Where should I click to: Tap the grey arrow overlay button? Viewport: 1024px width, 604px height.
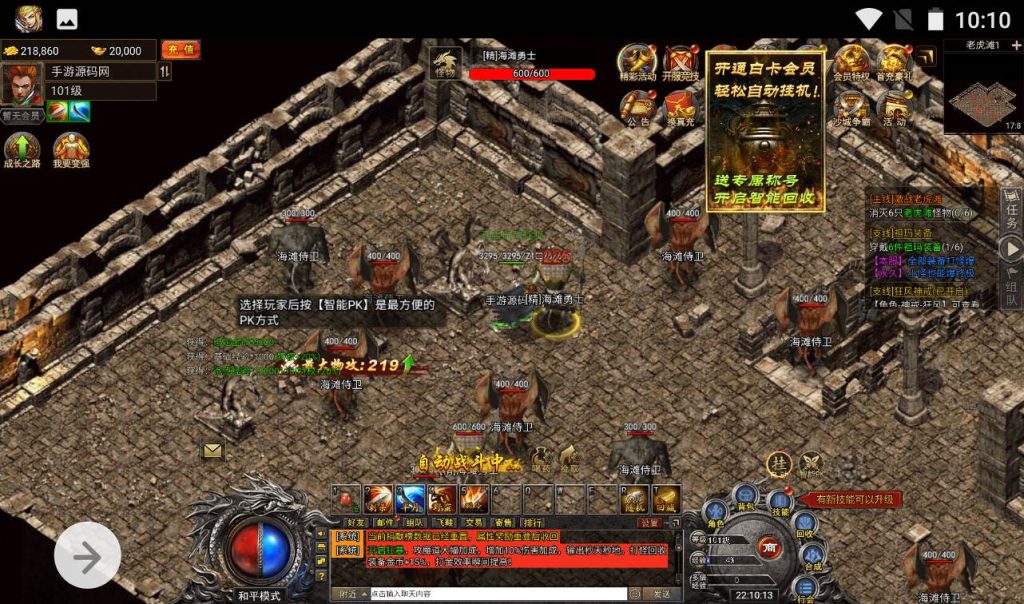coord(87,555)
